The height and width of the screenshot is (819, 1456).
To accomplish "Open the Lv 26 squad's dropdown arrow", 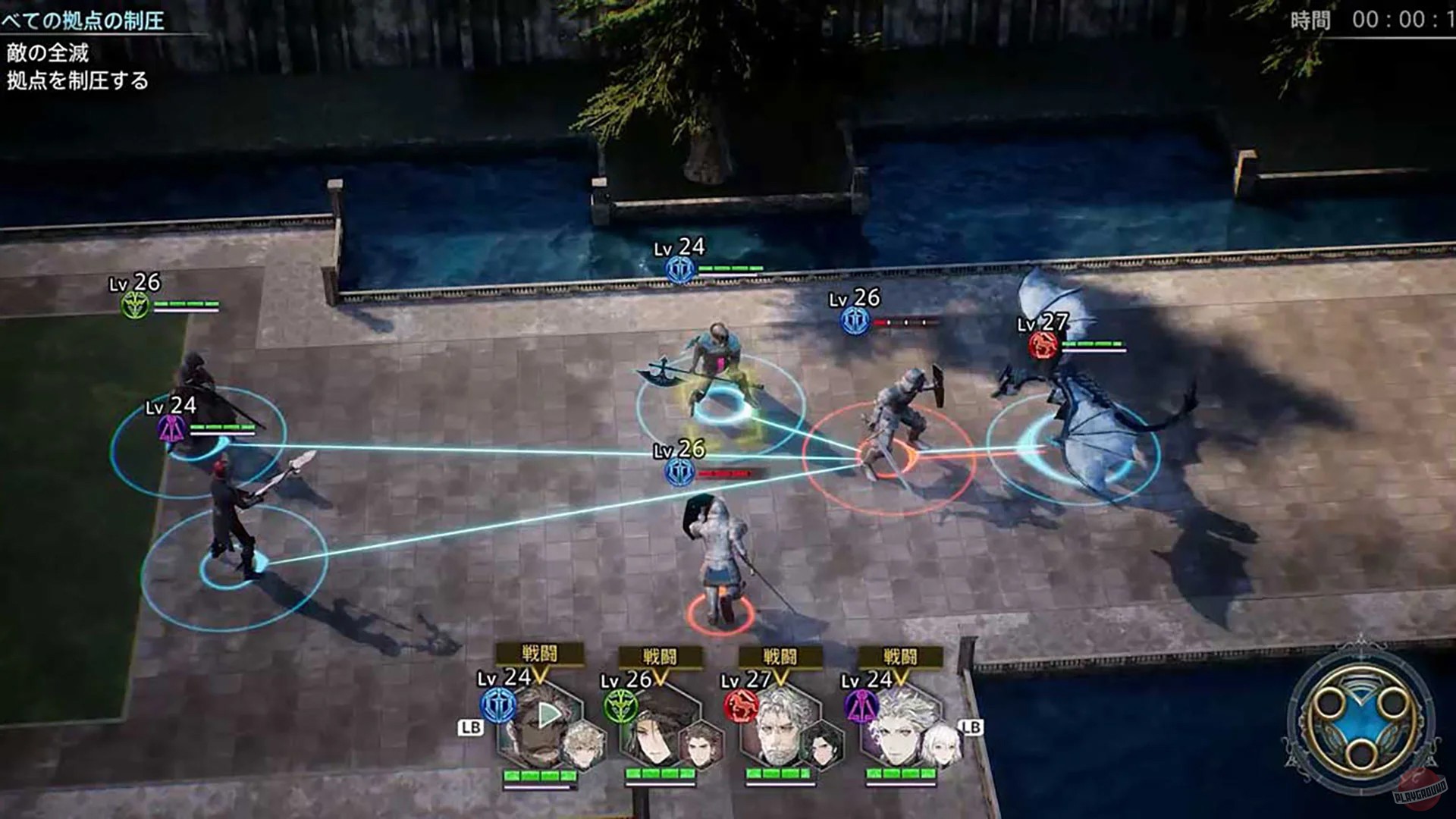I will pyautogui.click(x=660, y=678).
